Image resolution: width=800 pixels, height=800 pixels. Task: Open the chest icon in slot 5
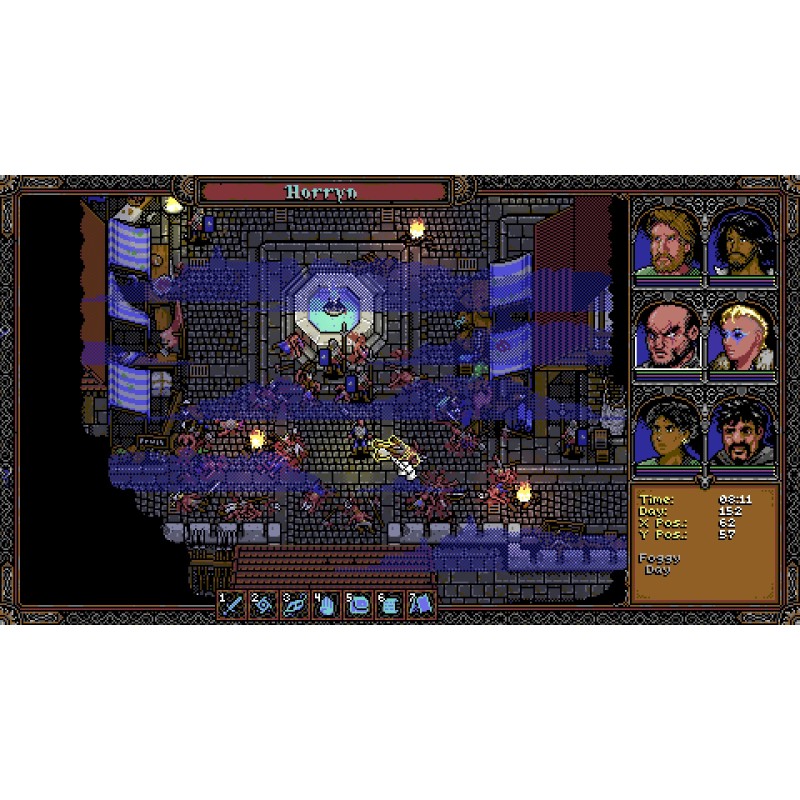(x=358, y=605)
